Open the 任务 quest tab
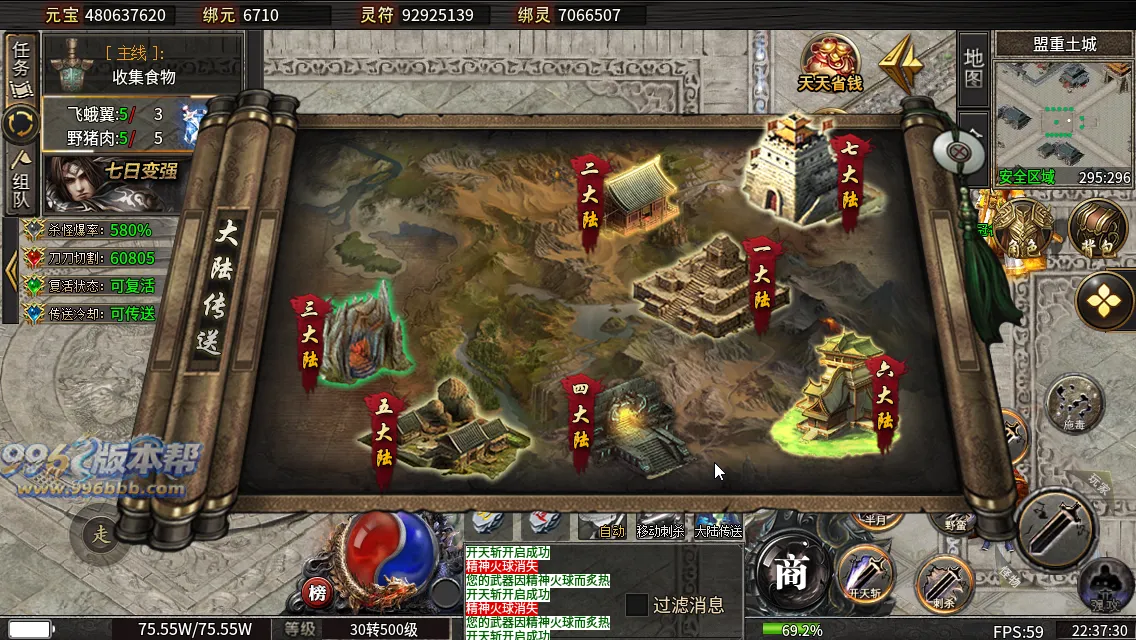The height and width of the screenshot is (640, 1136). 20,66
